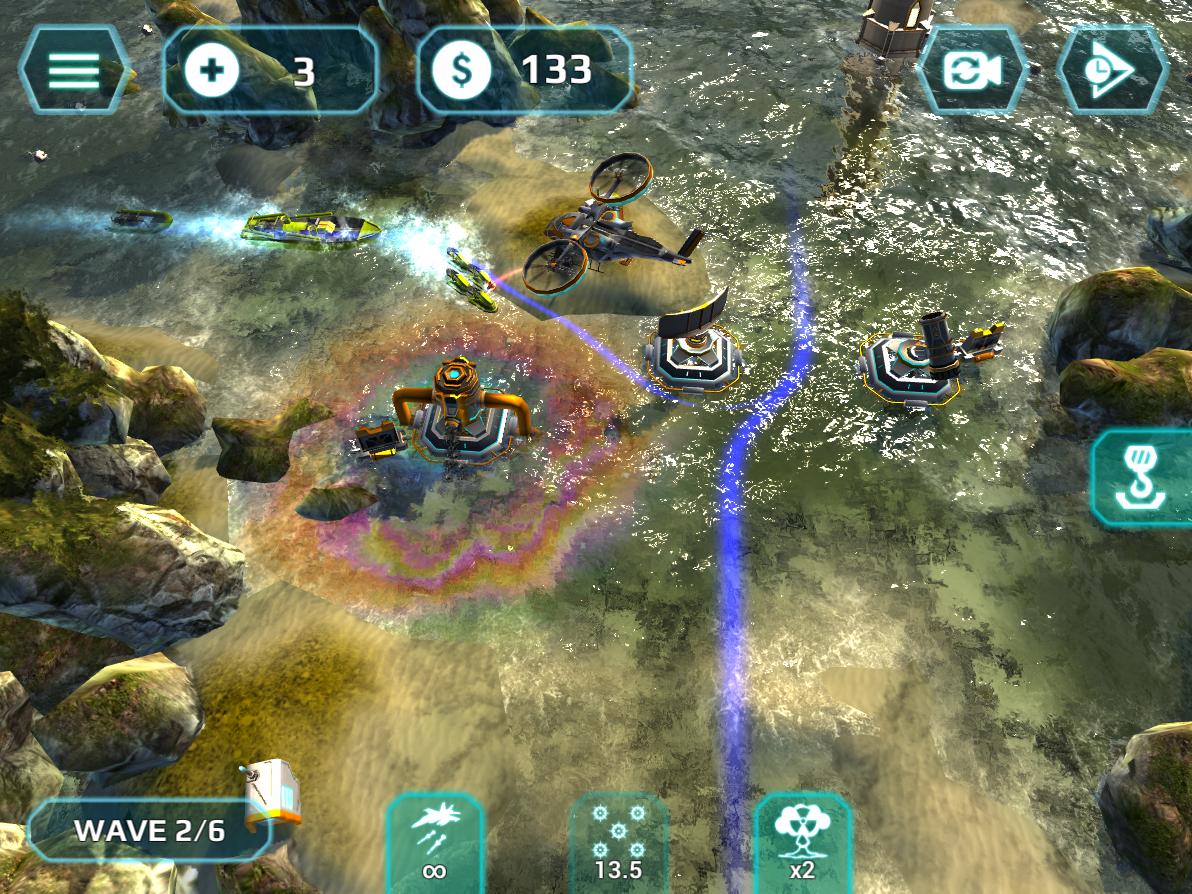Toggle the camera view button
The height and width of the screenshot is (894, 1192).
(x=972, y=71)
